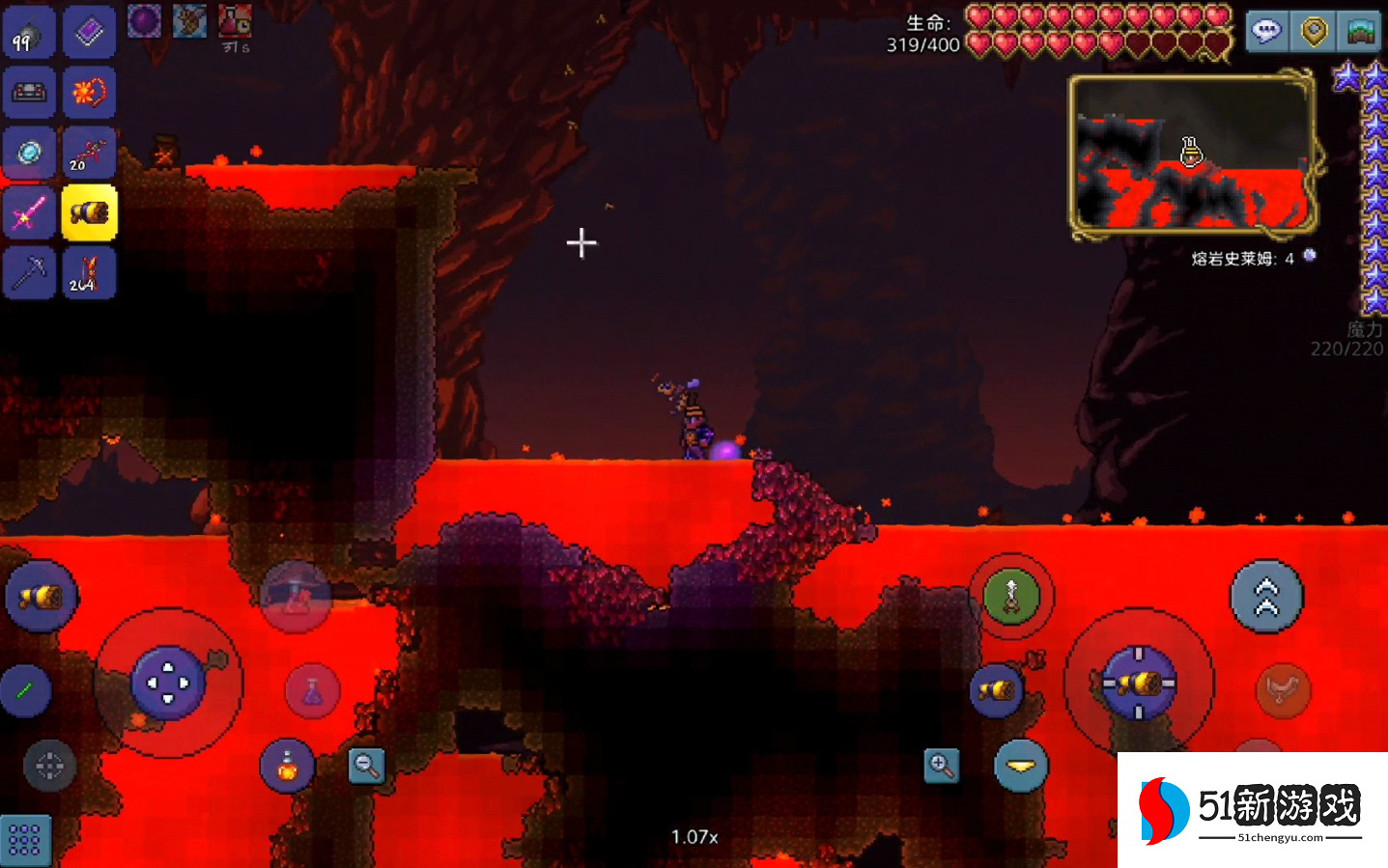The width and height of the screenshot is (1388, 868).
Task: Select the pickaxe hotbar slot
Action: tap(28, 273)
